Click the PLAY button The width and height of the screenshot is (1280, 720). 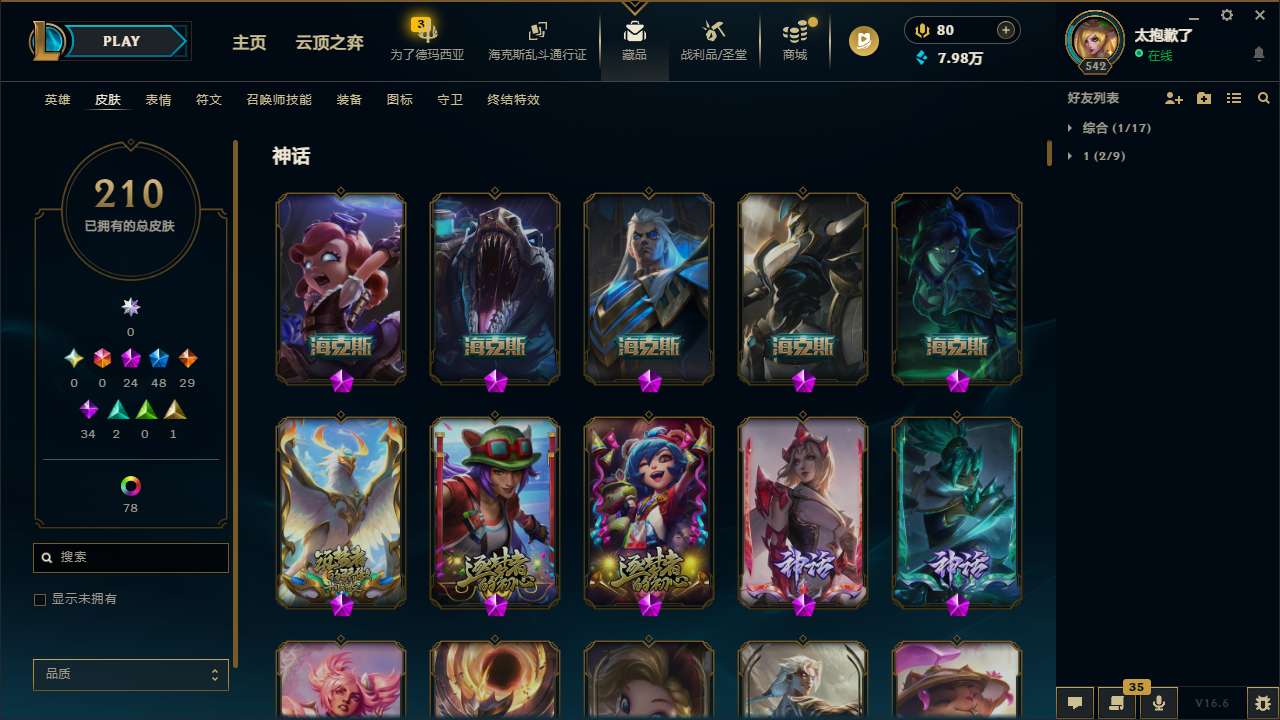click(x=121, y=41)
